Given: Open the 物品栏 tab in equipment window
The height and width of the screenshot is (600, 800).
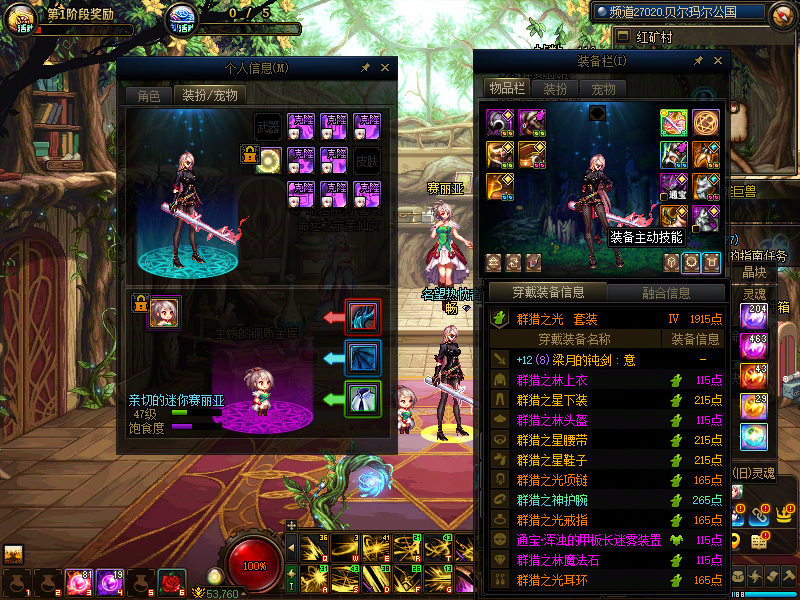Looking at the screenshot, I should [x=506, y=88].
